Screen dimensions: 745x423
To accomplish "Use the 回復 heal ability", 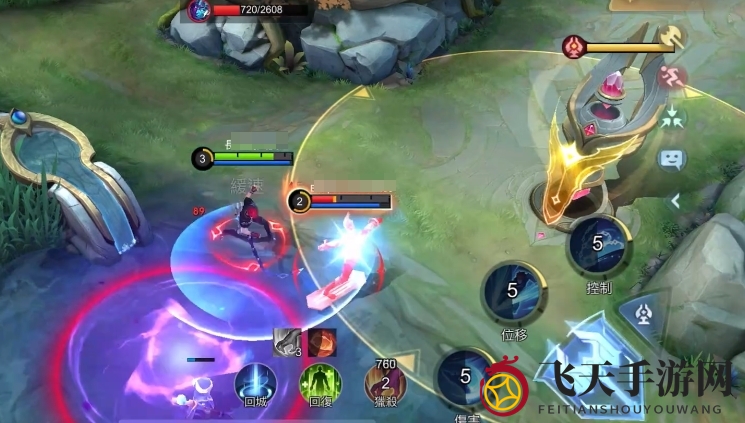I will tap(320, 384).
